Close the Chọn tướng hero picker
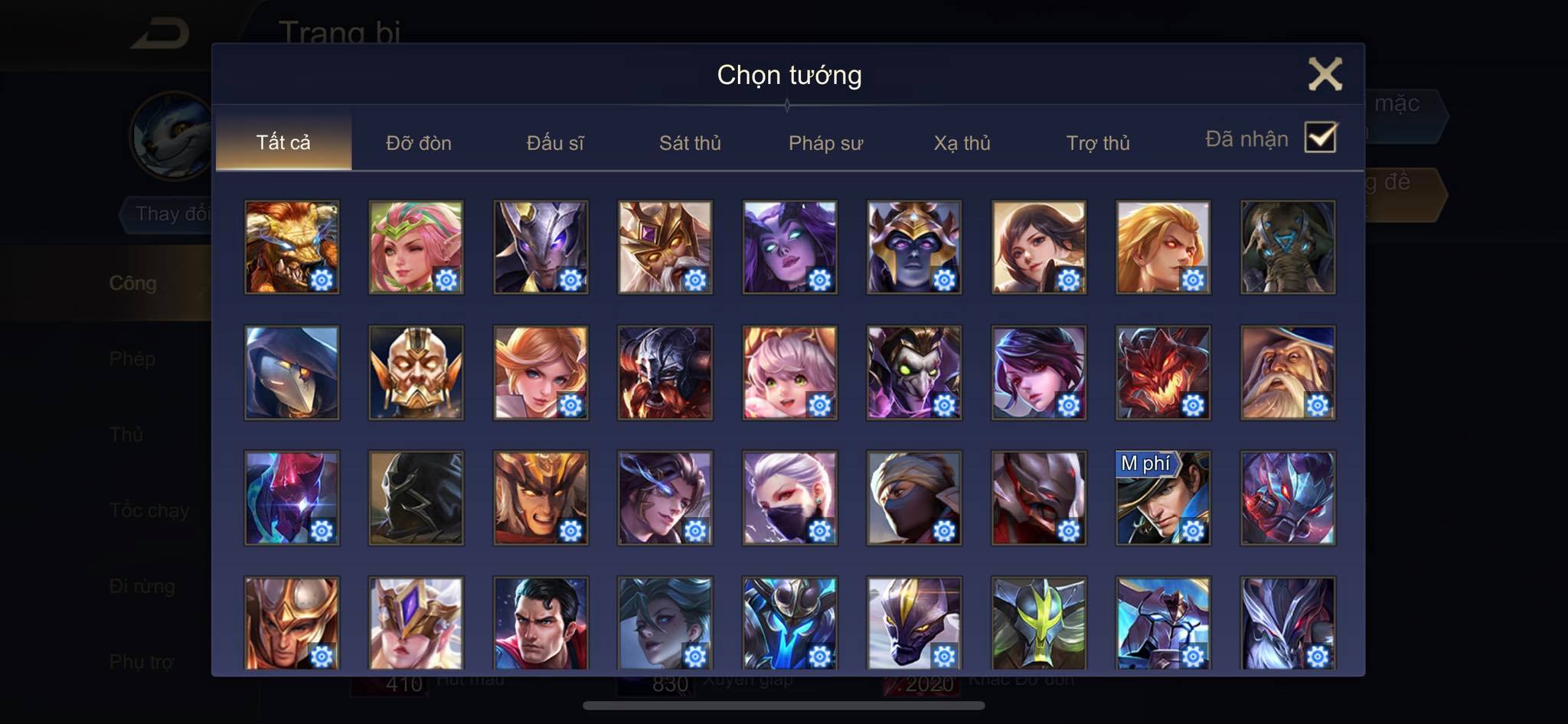Screen dimensions: 1568x724 point(1325,74)
